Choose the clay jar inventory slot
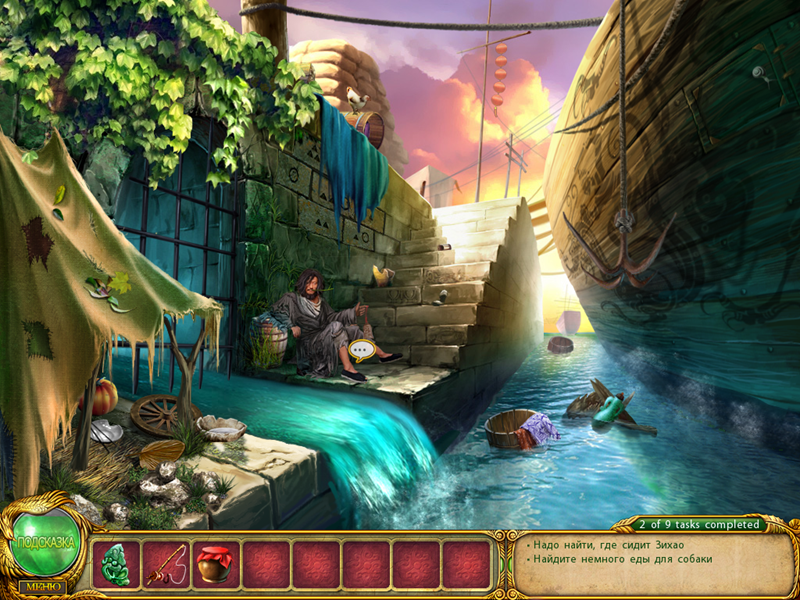 pyautogui.click(x=216, y=565)
